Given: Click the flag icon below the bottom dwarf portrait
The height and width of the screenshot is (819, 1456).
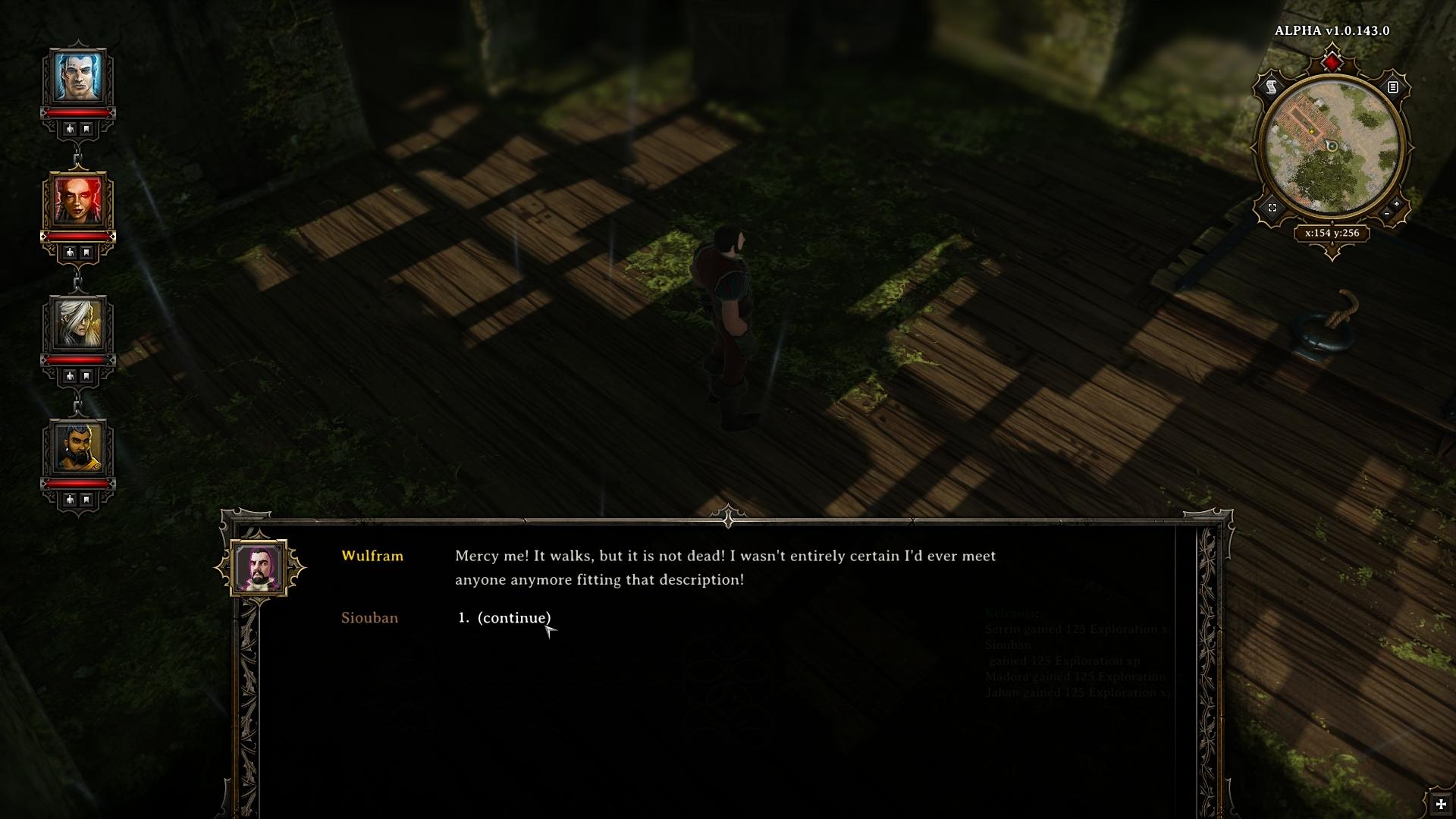Looking at the screenshot, I should pos(86,498).
